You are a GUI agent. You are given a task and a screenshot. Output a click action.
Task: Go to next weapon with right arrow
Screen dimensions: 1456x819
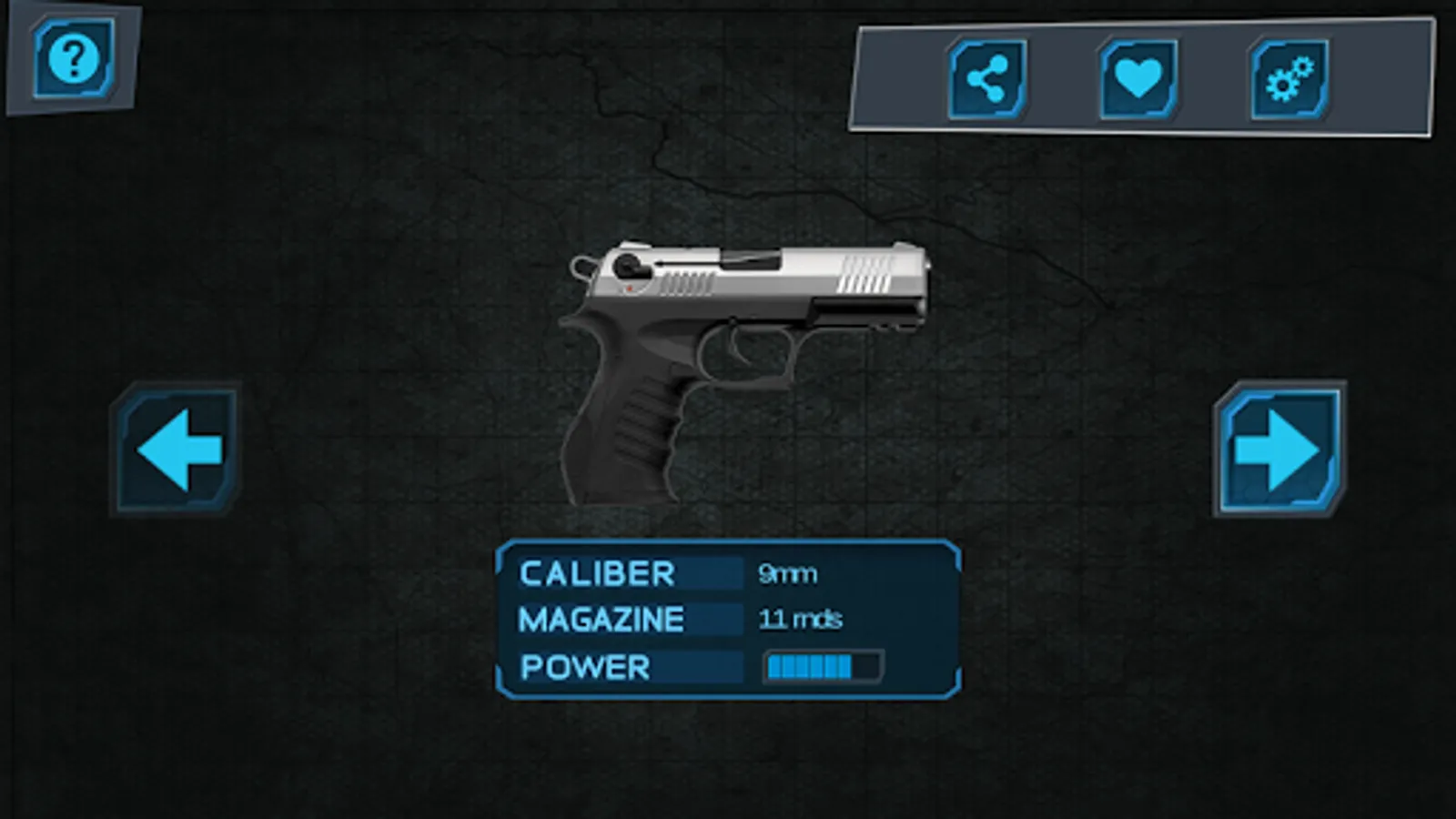click(1279, 450)
